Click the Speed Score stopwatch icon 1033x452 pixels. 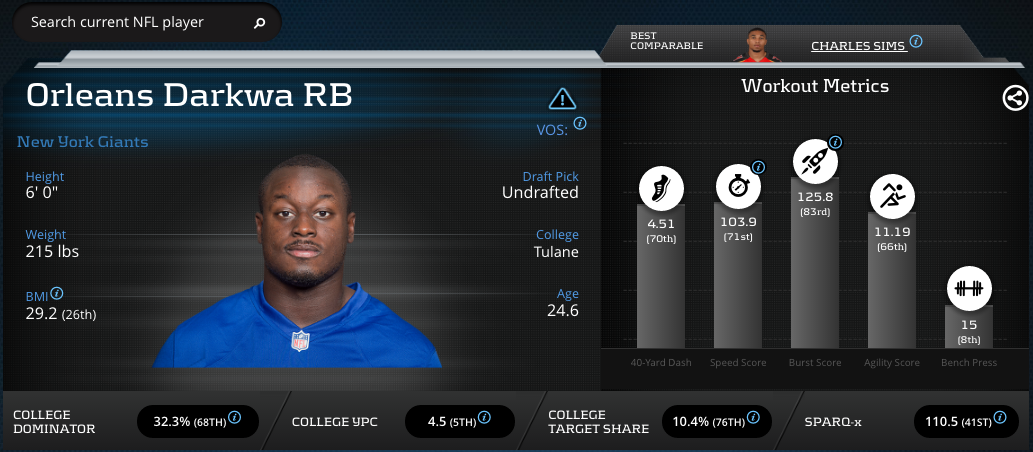pyautogui.click(x=737, y=186)
